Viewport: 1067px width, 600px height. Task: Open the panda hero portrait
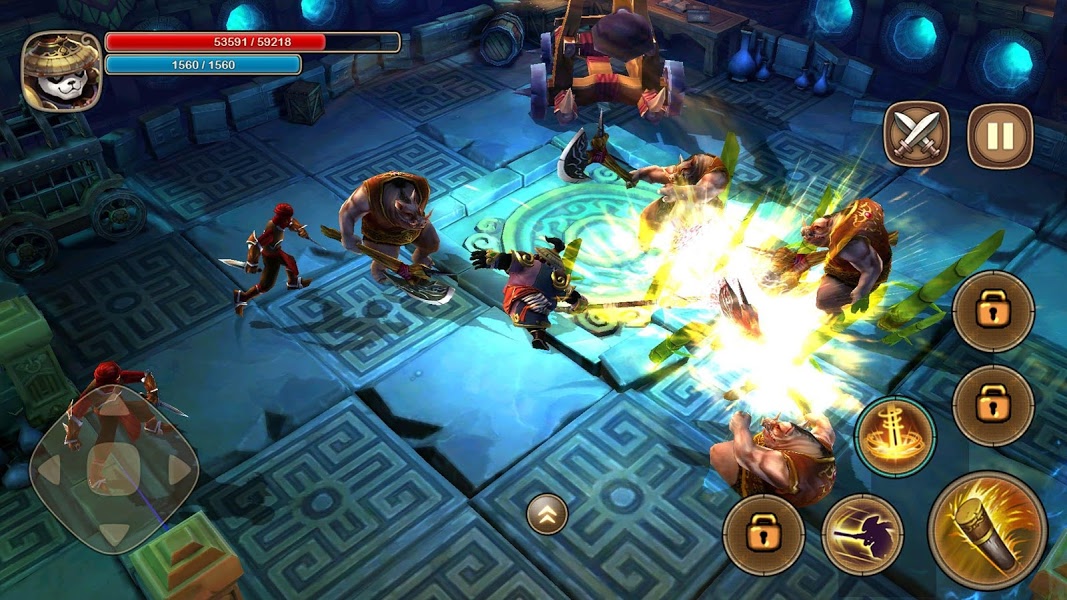pyautogui.click(x=61, y=70)
